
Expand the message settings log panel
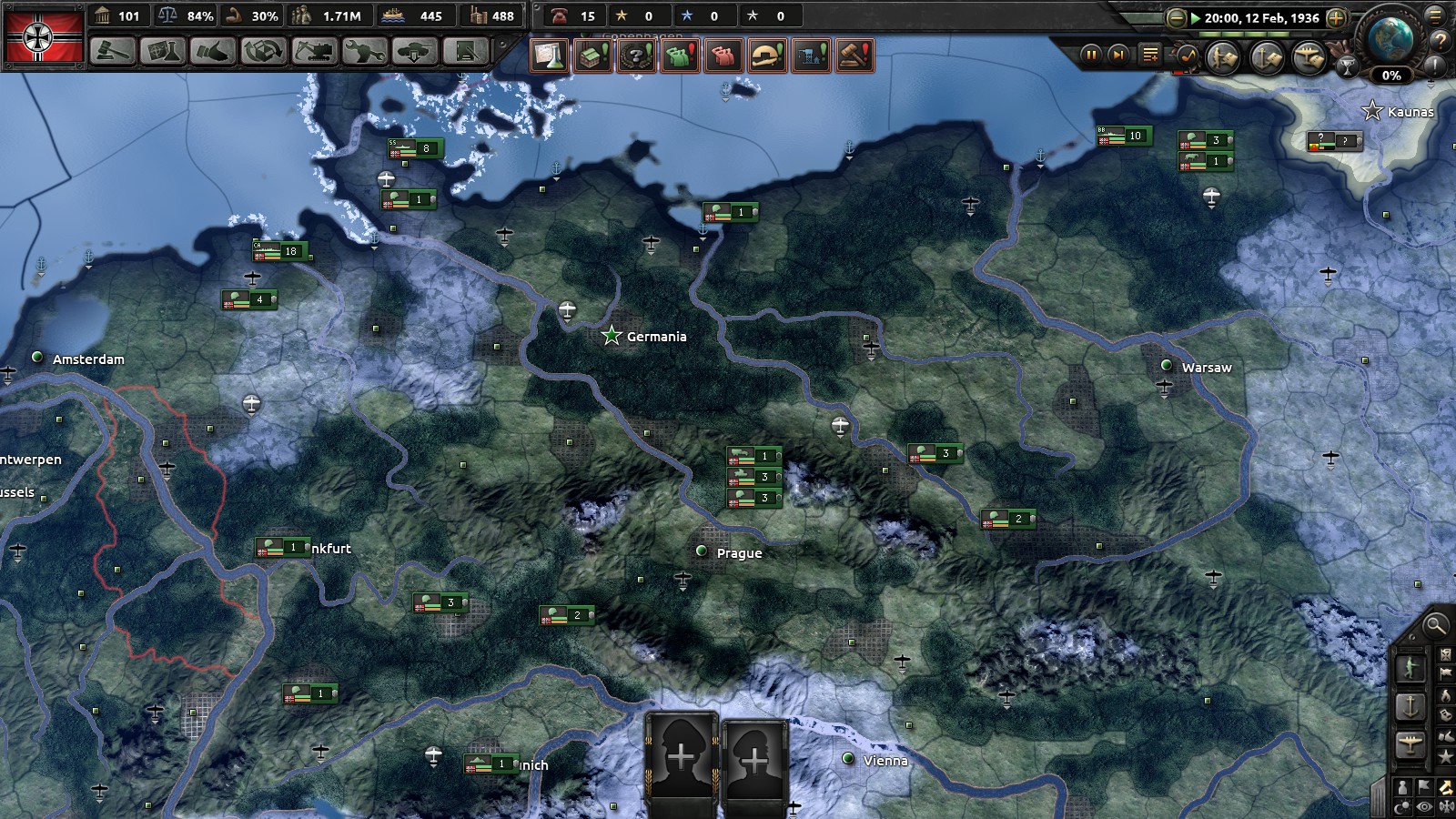click(1149, 55)
